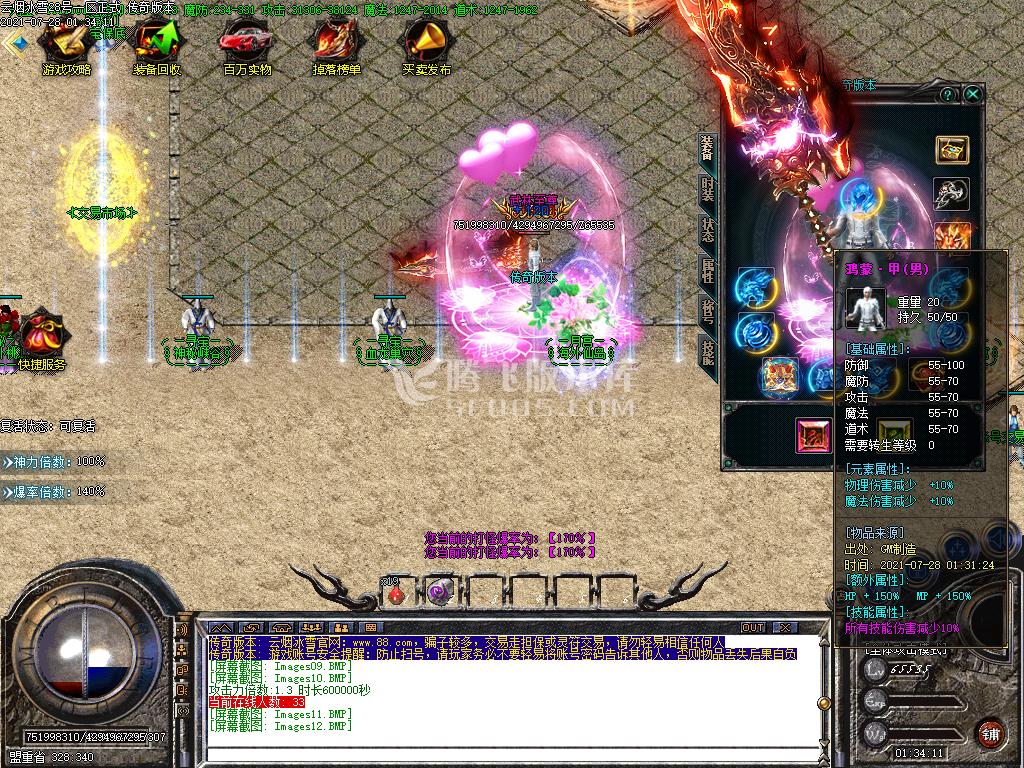
Task: Open the 技能 skills tab
Action: tap(707, 352)
